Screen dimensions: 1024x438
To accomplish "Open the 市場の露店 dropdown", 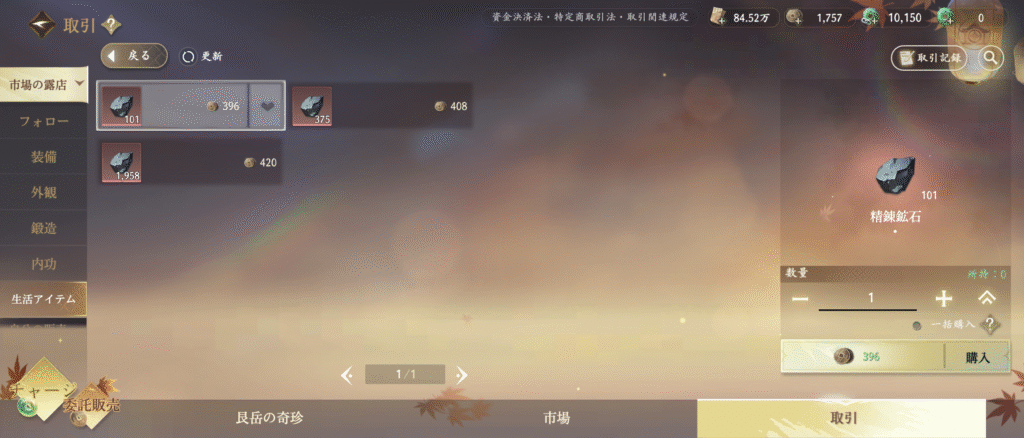I will [44, 84].
